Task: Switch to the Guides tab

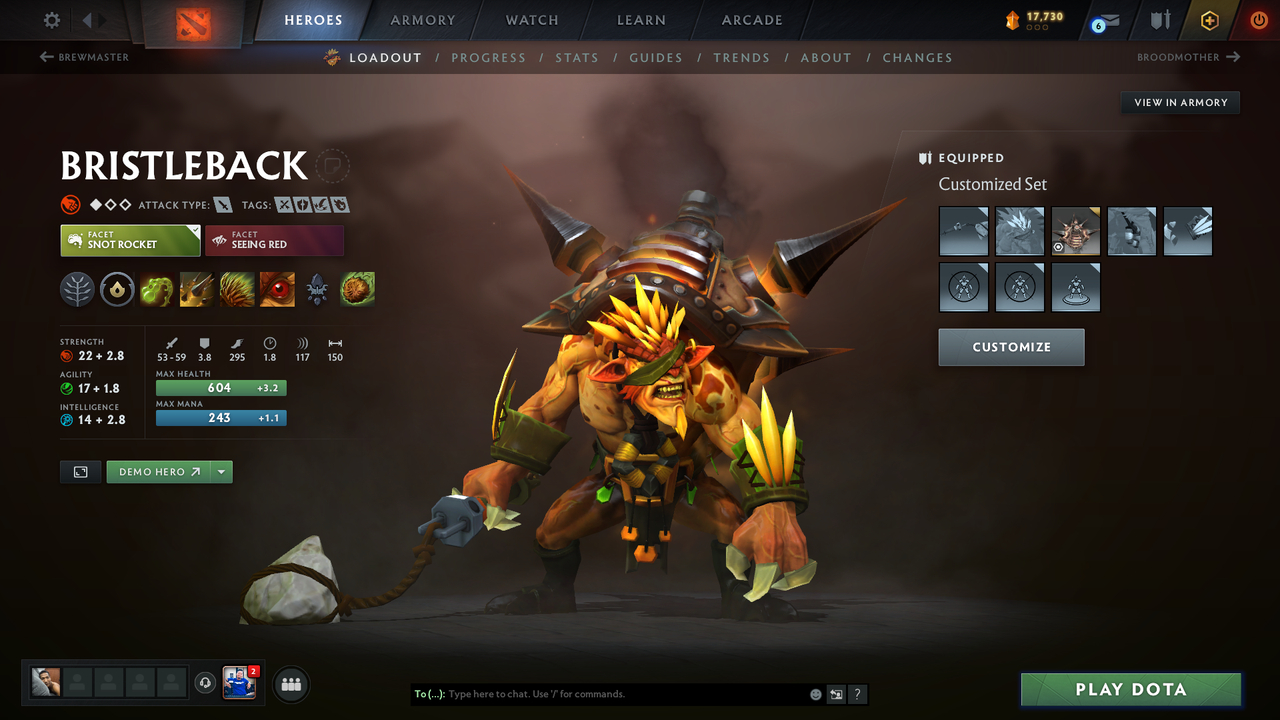Action: (656, 57)
